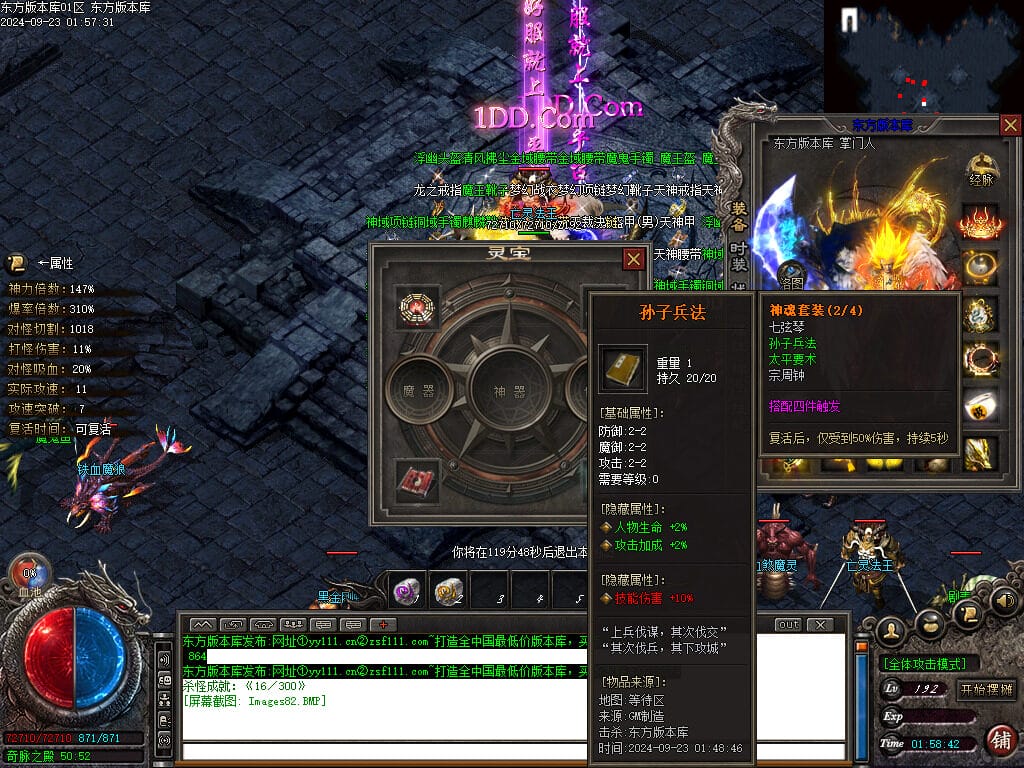The height and width of the screenshot is (768, 1024).
Task: Use the purple orb hotbar item
Action: pyautogui.click(x=405, y=591)
